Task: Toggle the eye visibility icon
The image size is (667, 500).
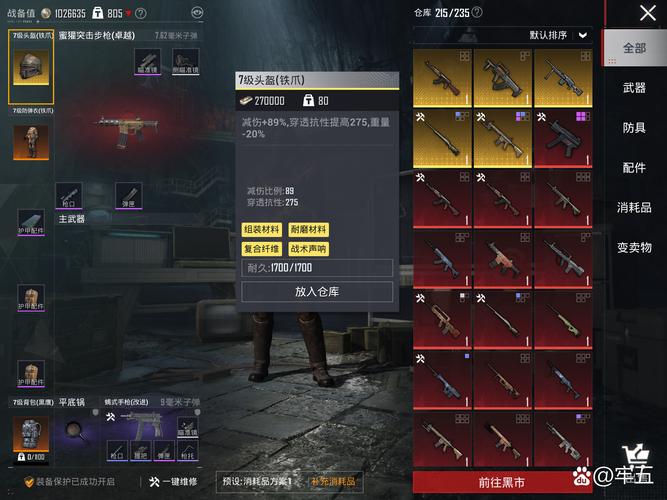Action: (196, 14)
